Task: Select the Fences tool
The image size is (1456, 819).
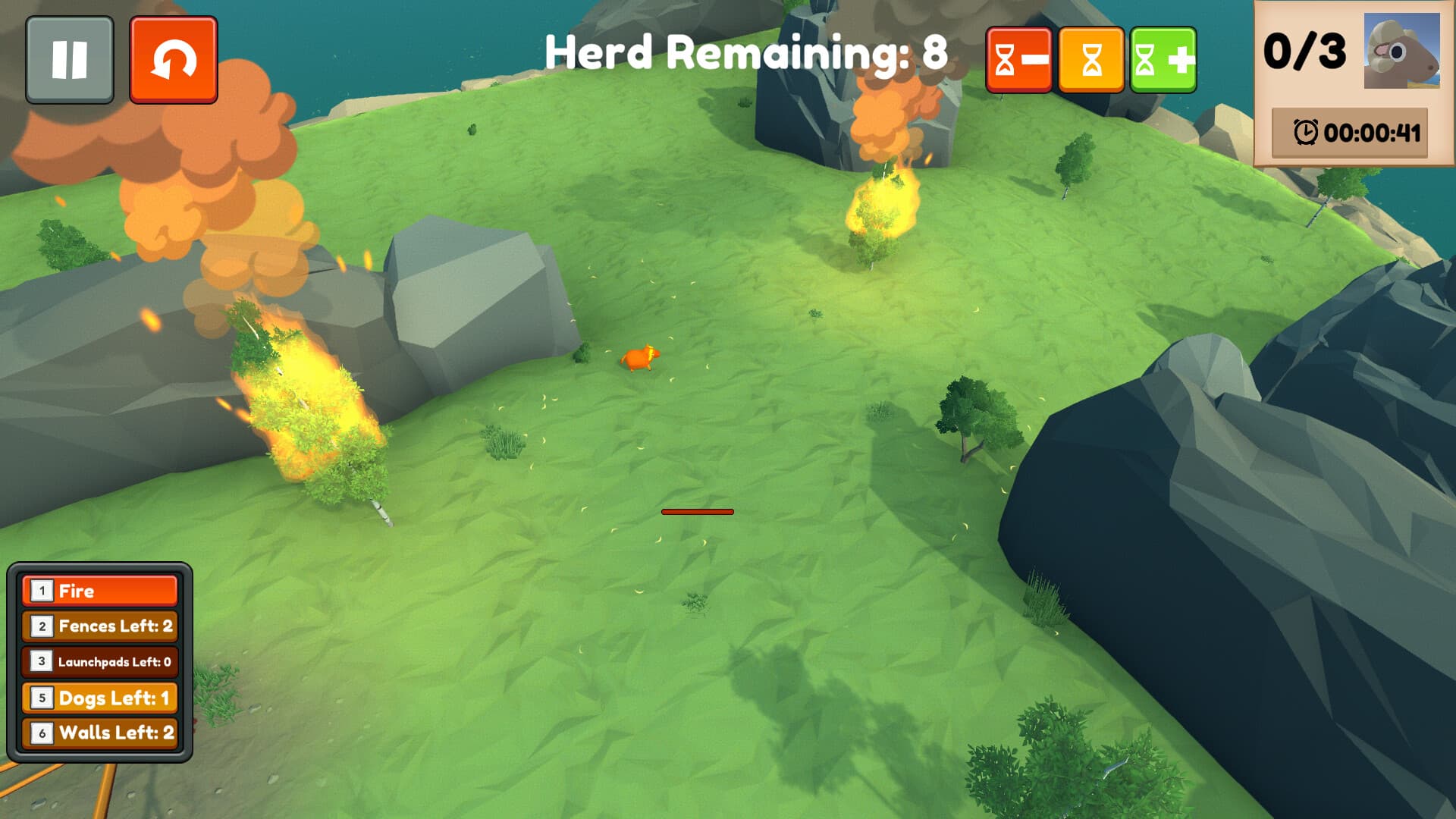Action: [x=99, y=627]
